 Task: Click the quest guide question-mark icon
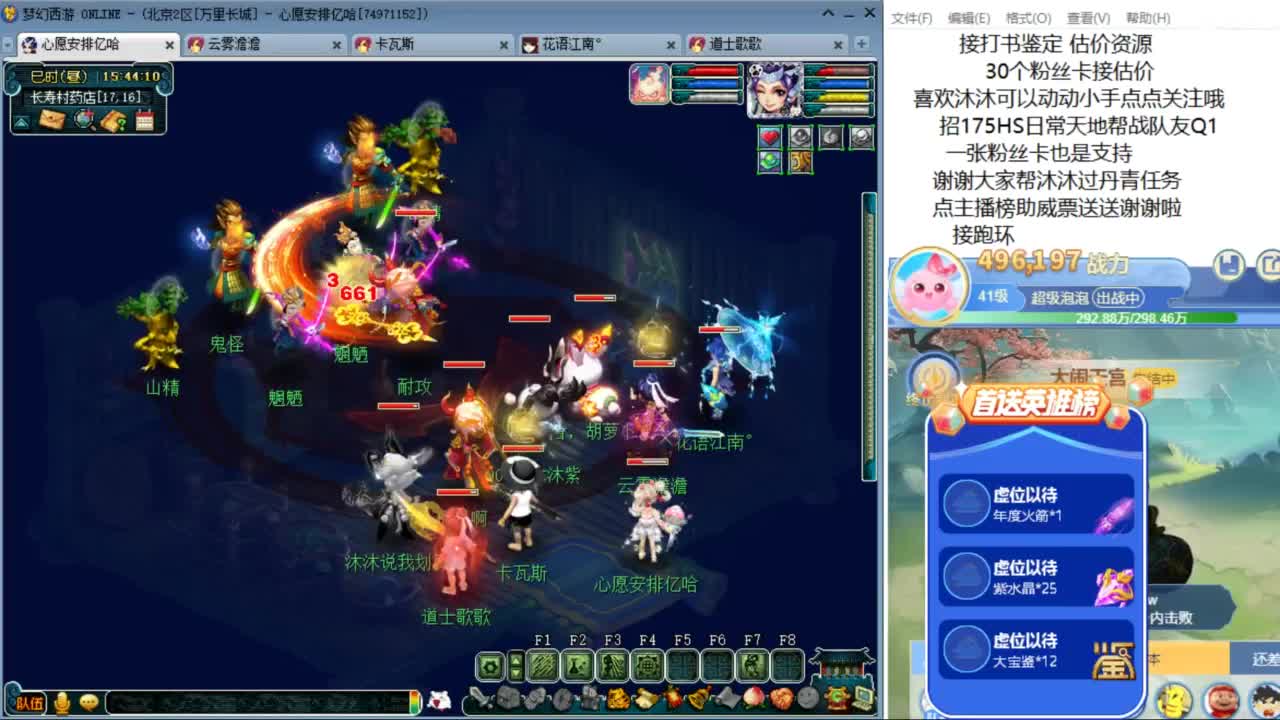tap(113, 121)
